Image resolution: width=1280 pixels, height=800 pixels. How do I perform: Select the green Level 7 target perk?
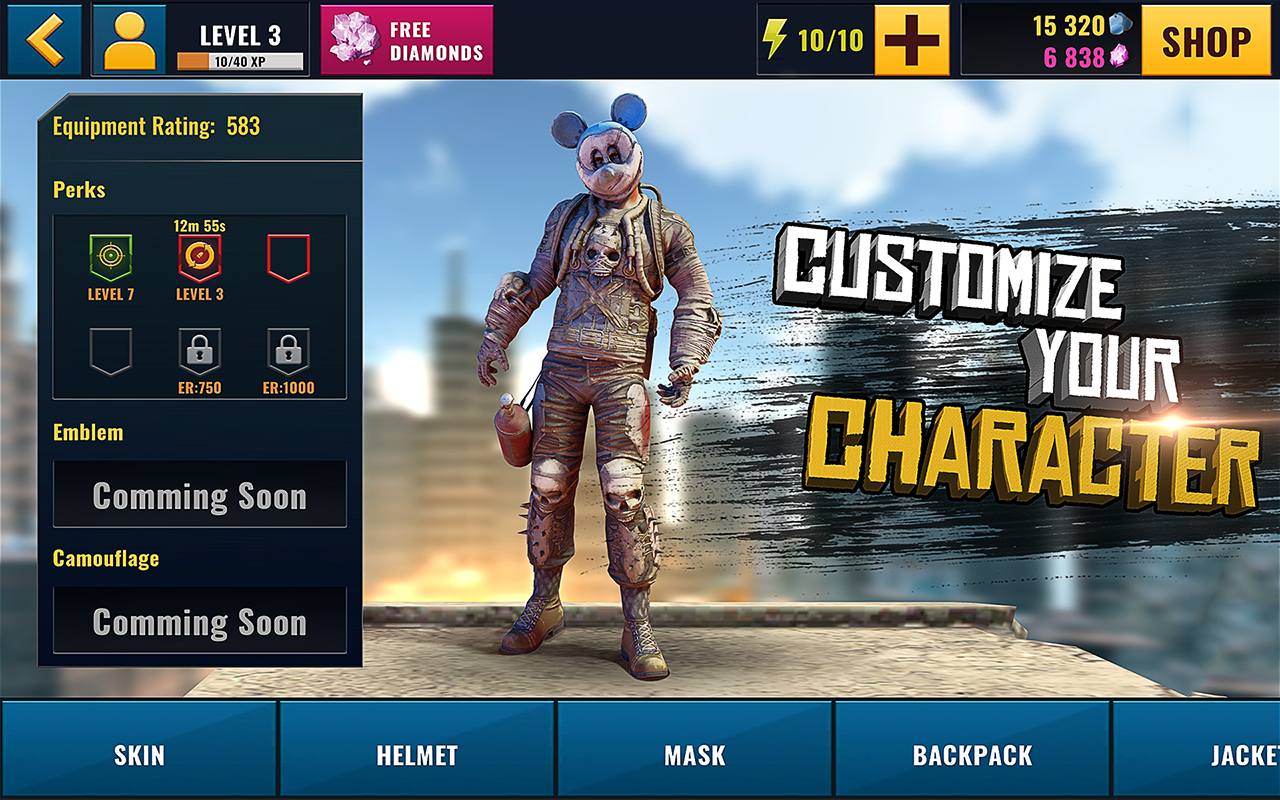(110, 258)
